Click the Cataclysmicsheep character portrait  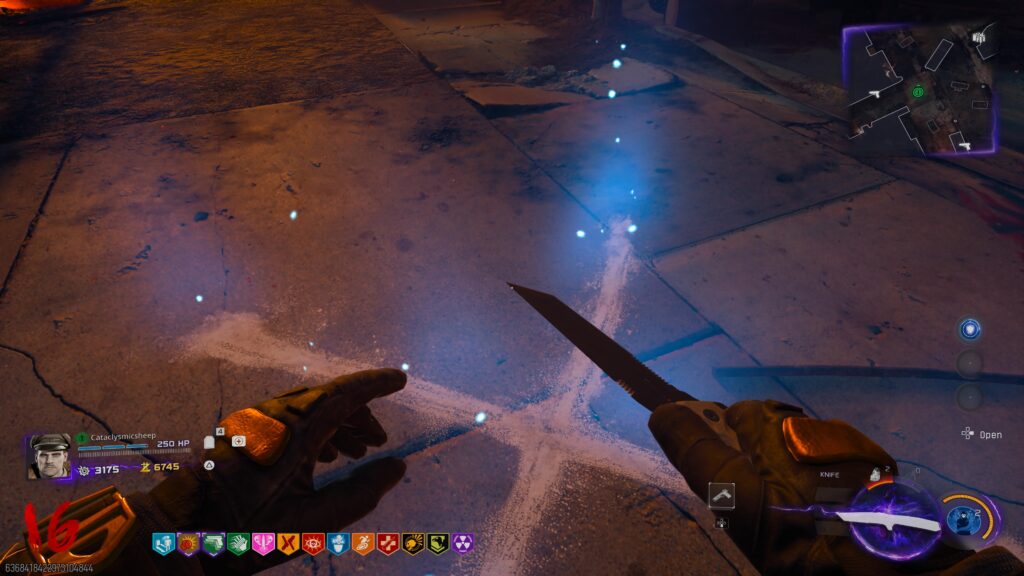49,456
